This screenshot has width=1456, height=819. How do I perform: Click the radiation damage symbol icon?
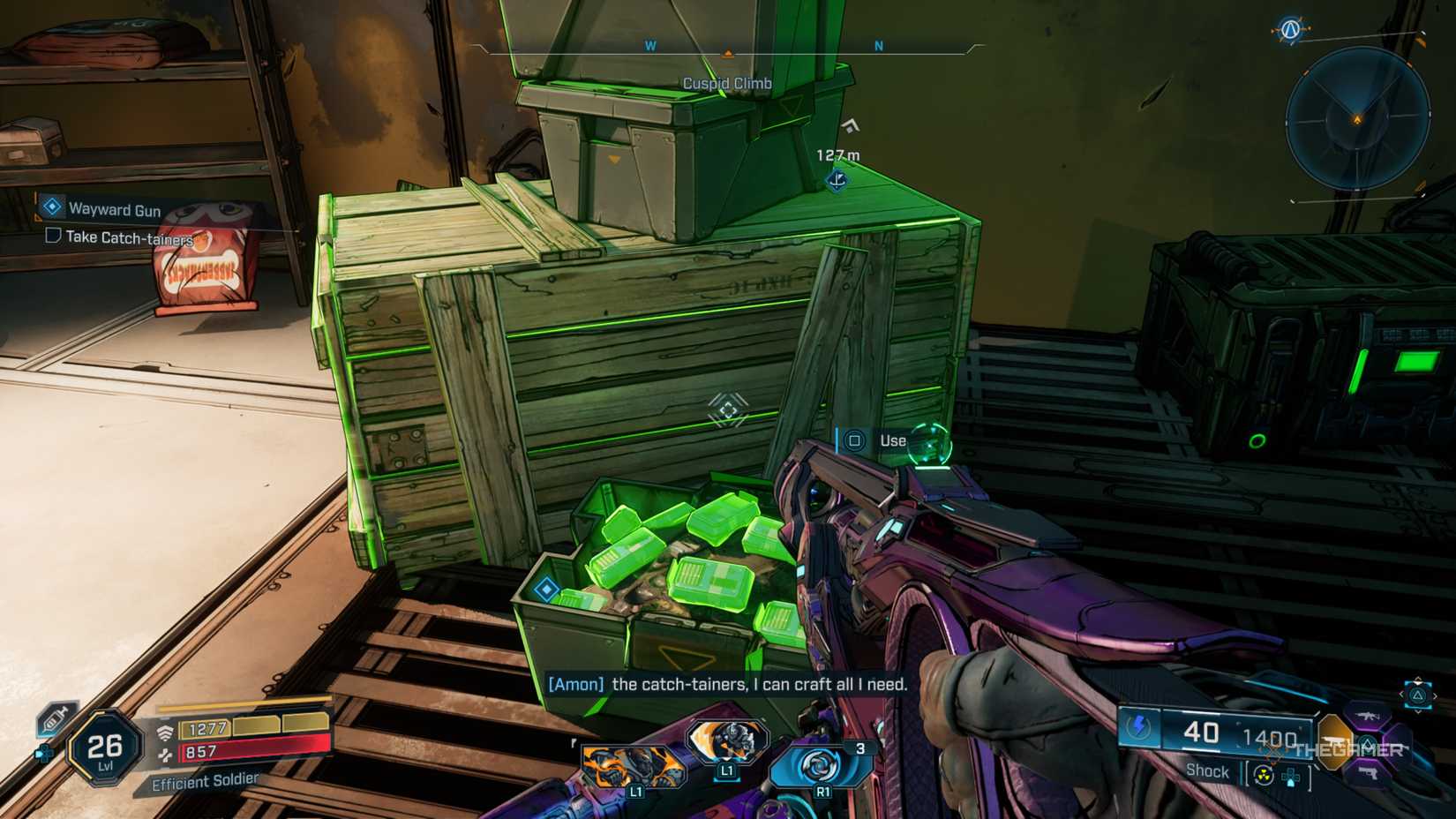[1263, 775]
